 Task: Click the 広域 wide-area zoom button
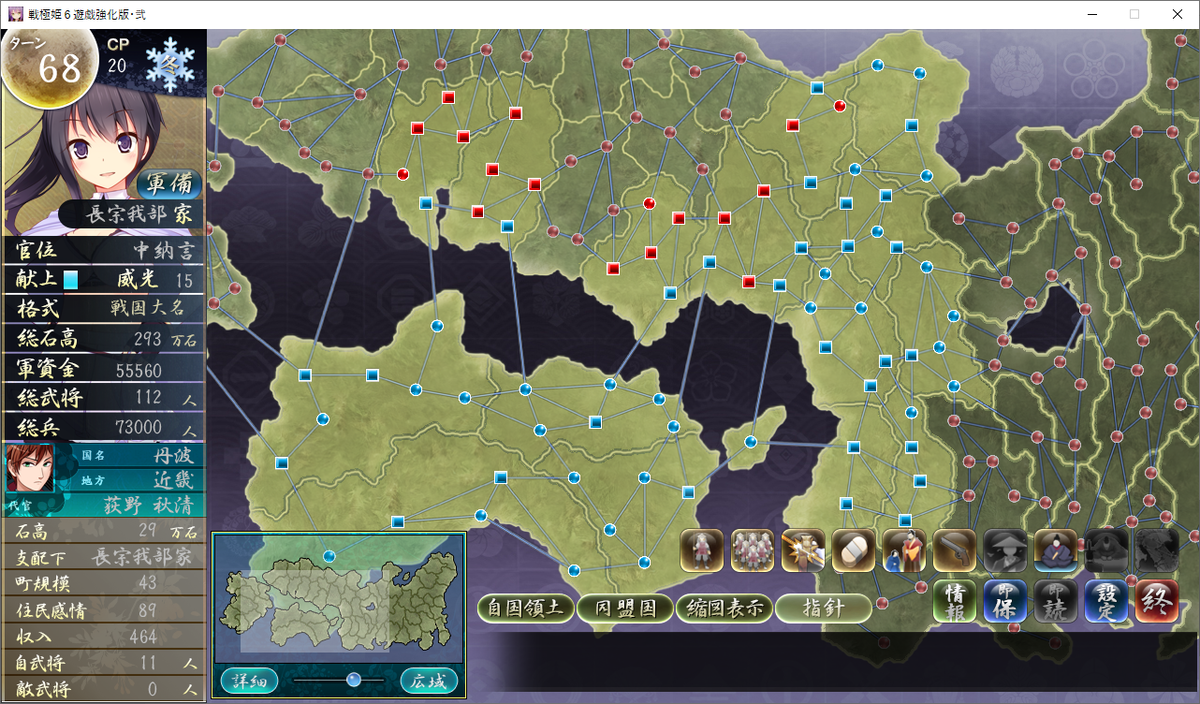429,681
